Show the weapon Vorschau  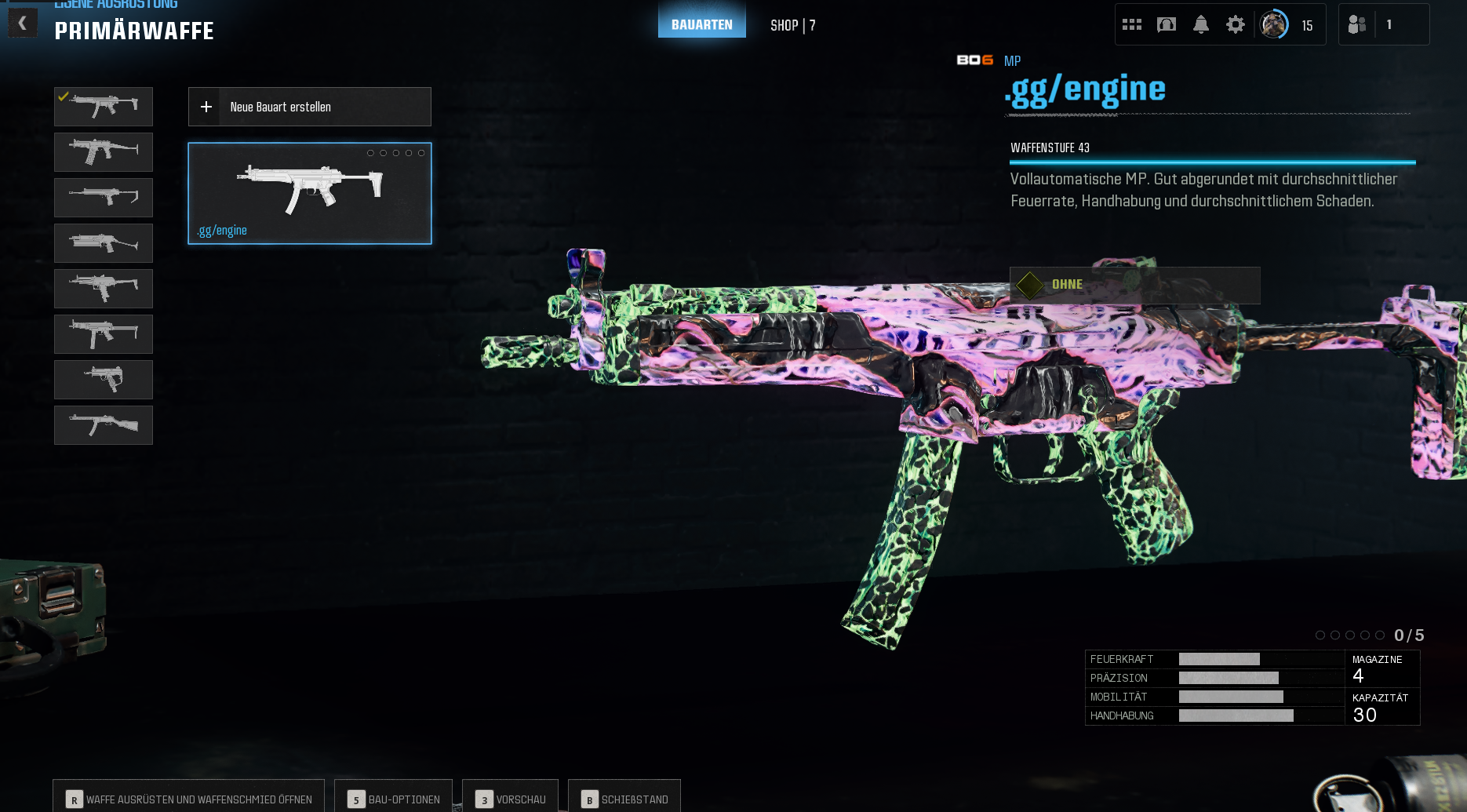point(511,799)
